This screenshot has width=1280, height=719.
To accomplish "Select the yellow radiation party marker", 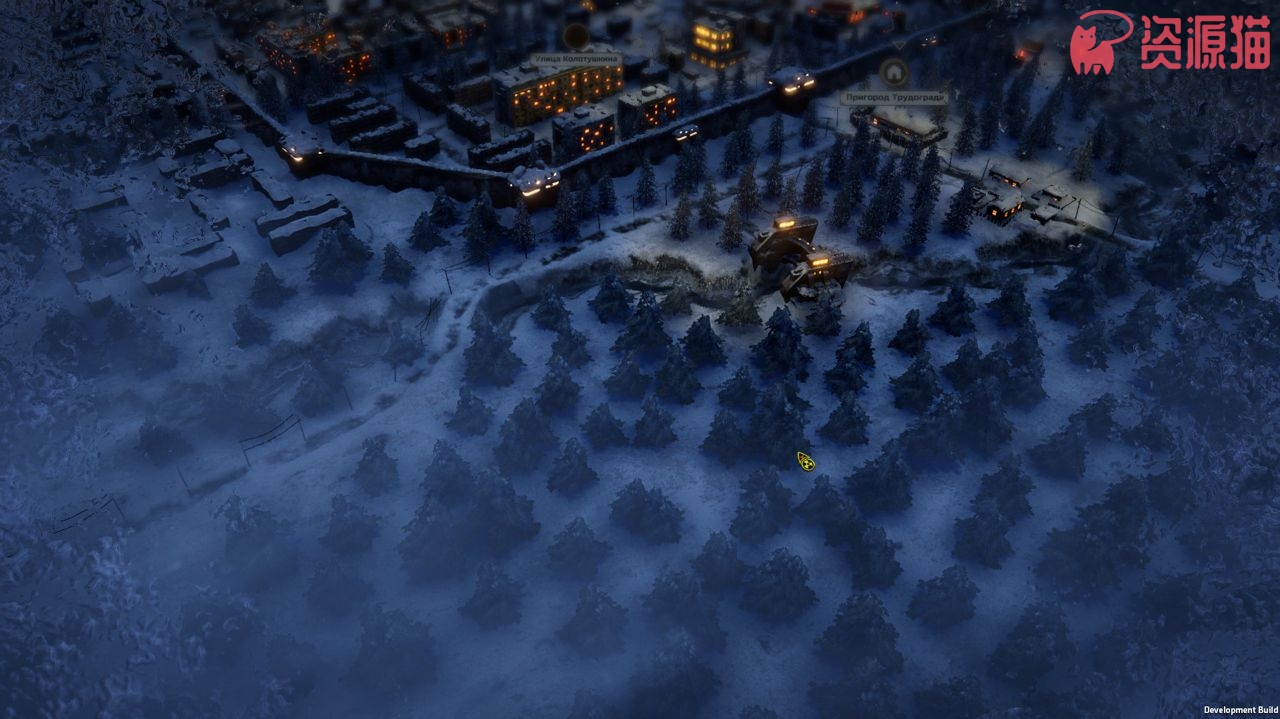I will pyautogui.click(x=805, y=461).
